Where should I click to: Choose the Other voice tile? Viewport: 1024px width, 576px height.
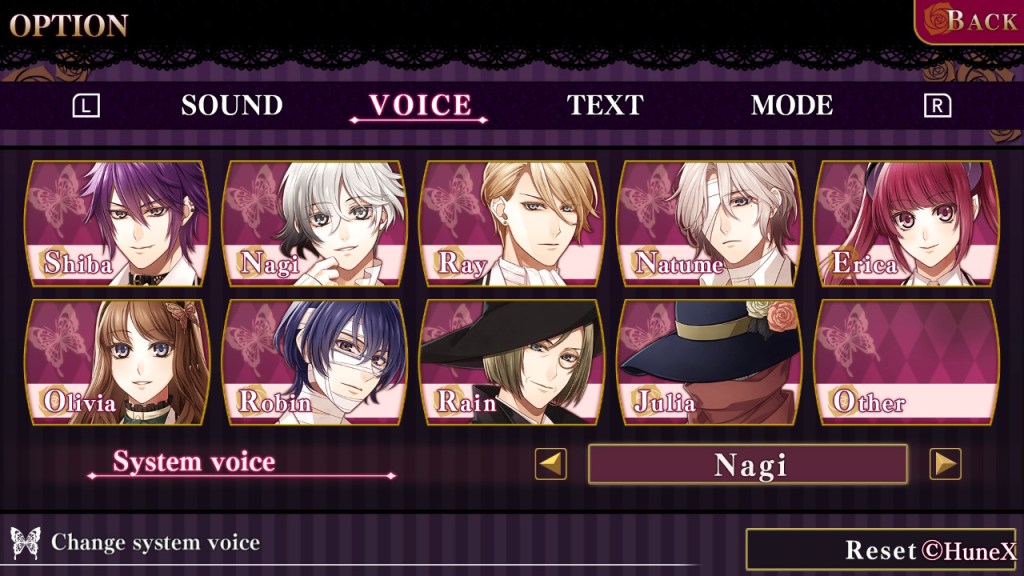pos(907,362)
